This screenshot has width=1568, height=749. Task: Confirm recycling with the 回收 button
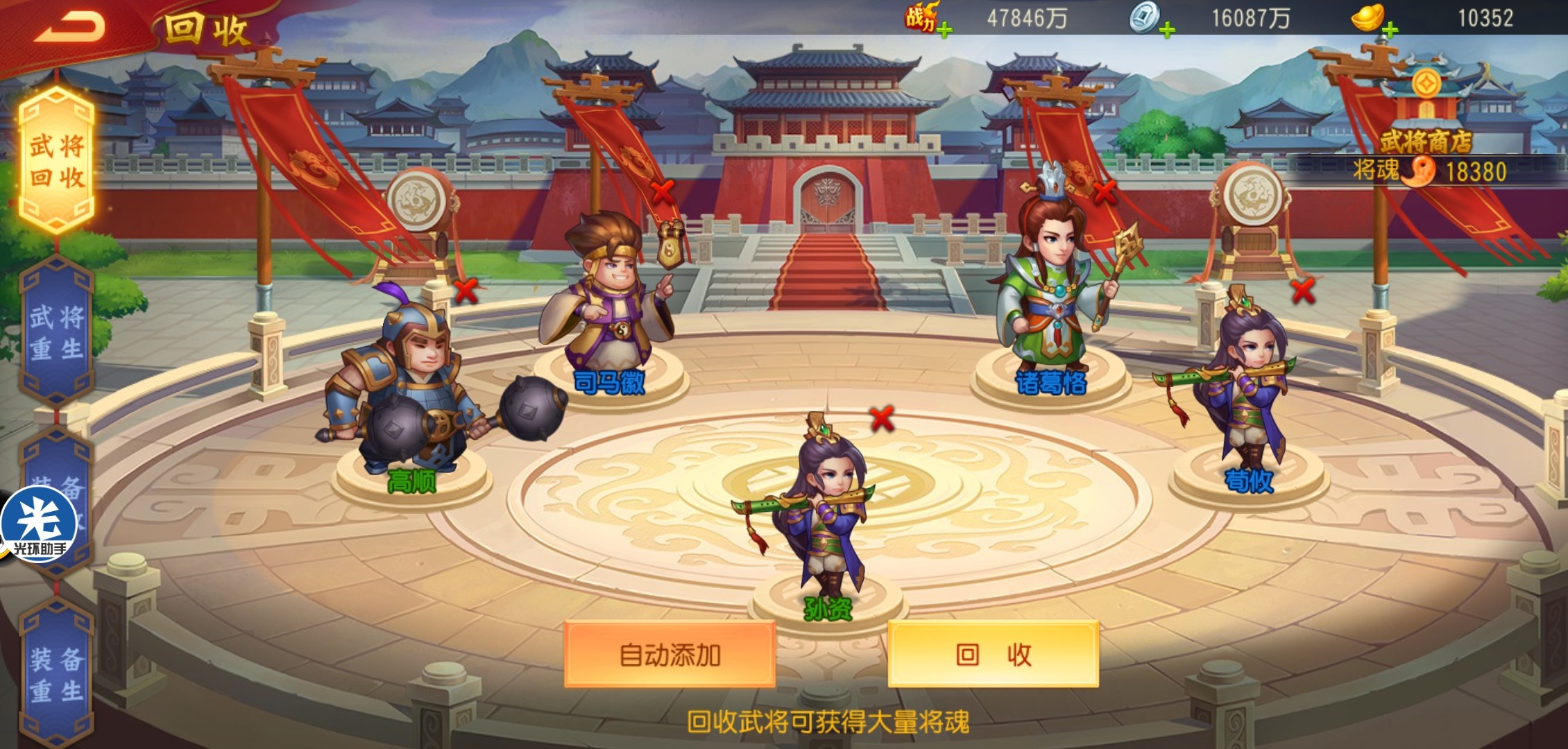(993, 655)
